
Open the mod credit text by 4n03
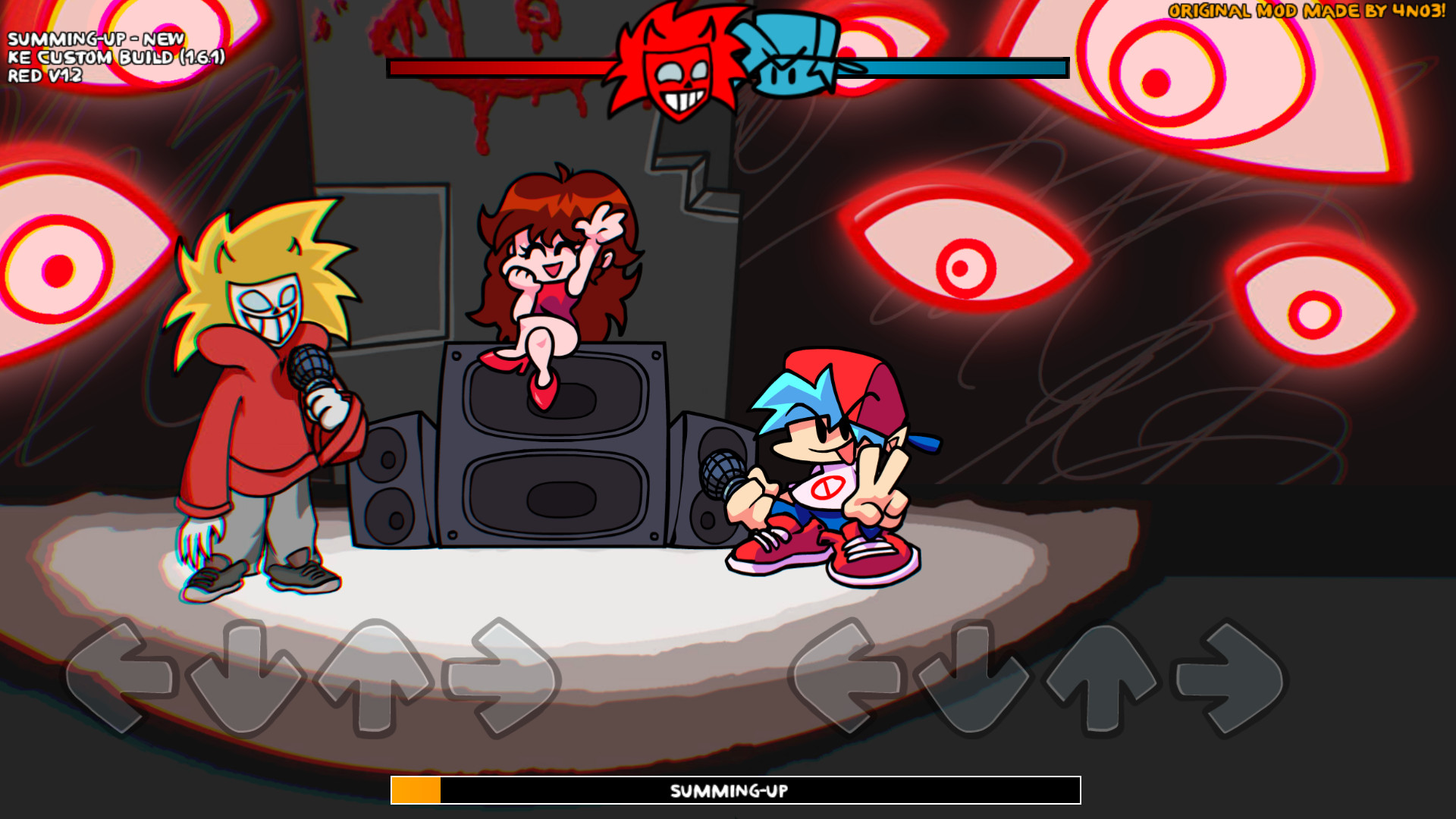pyautogui.click(x=1304, y=11)
